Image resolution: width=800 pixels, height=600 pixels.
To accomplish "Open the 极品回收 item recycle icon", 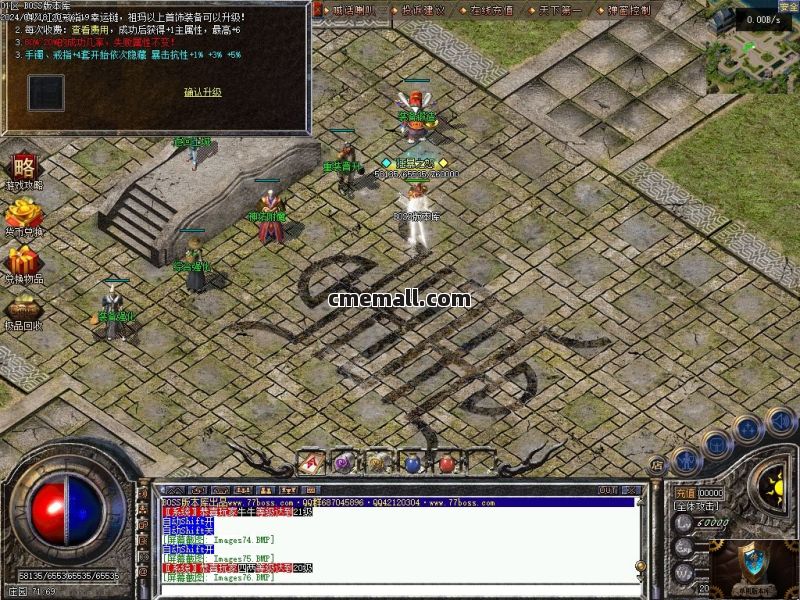I will click(23, 310).
